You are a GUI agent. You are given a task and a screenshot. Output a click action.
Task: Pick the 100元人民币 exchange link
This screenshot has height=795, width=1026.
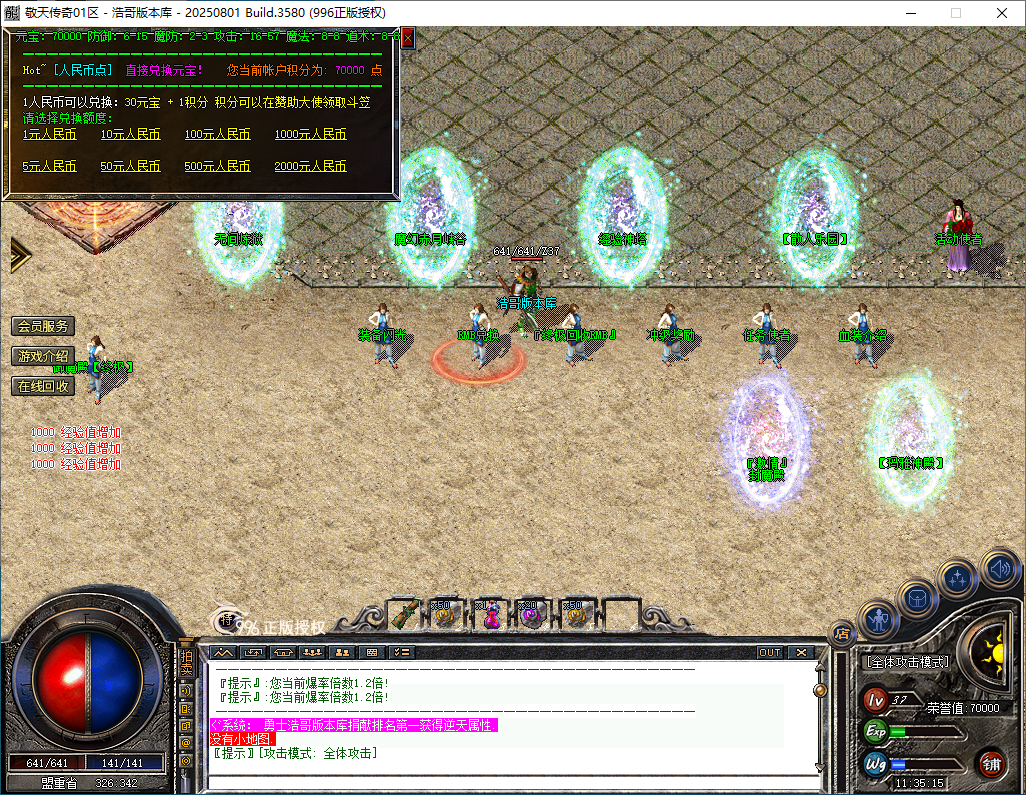click(217, 134)
